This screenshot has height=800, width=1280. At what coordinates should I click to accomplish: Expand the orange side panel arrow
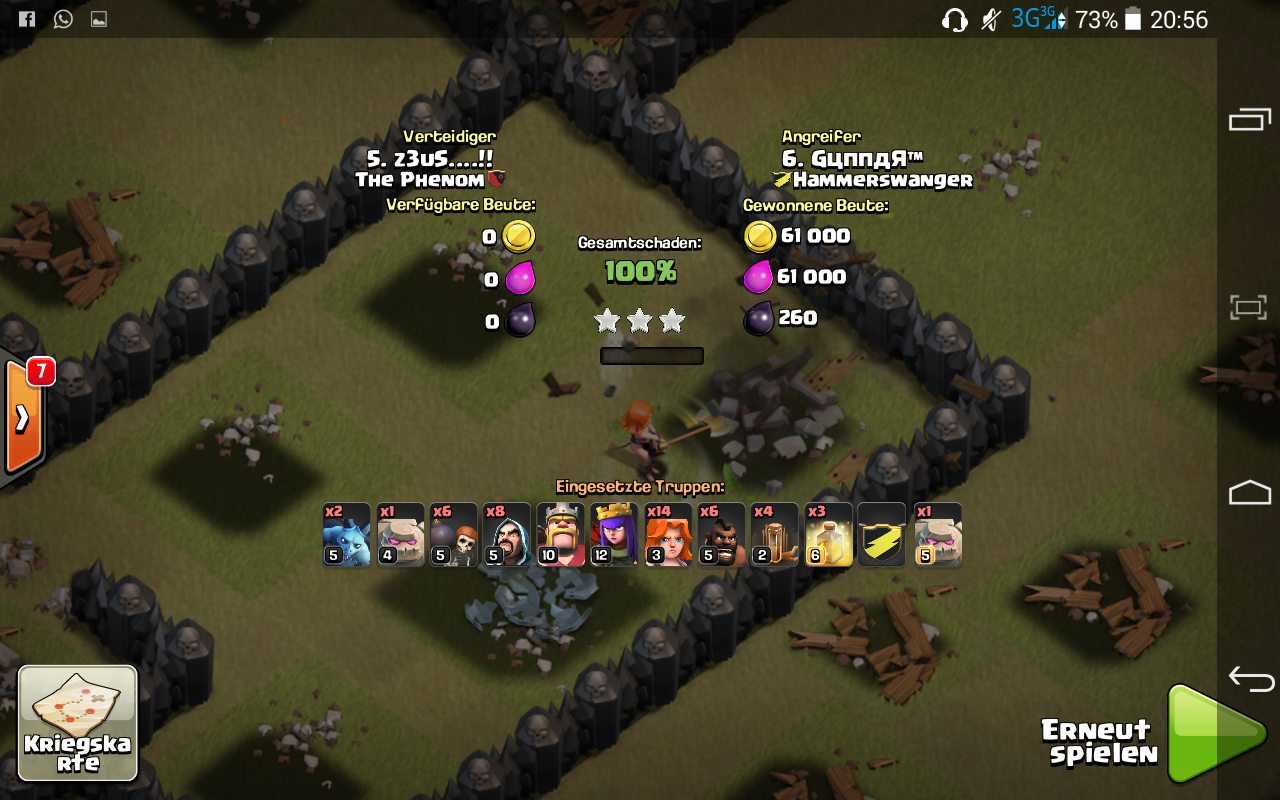click(x=22, y=418)
